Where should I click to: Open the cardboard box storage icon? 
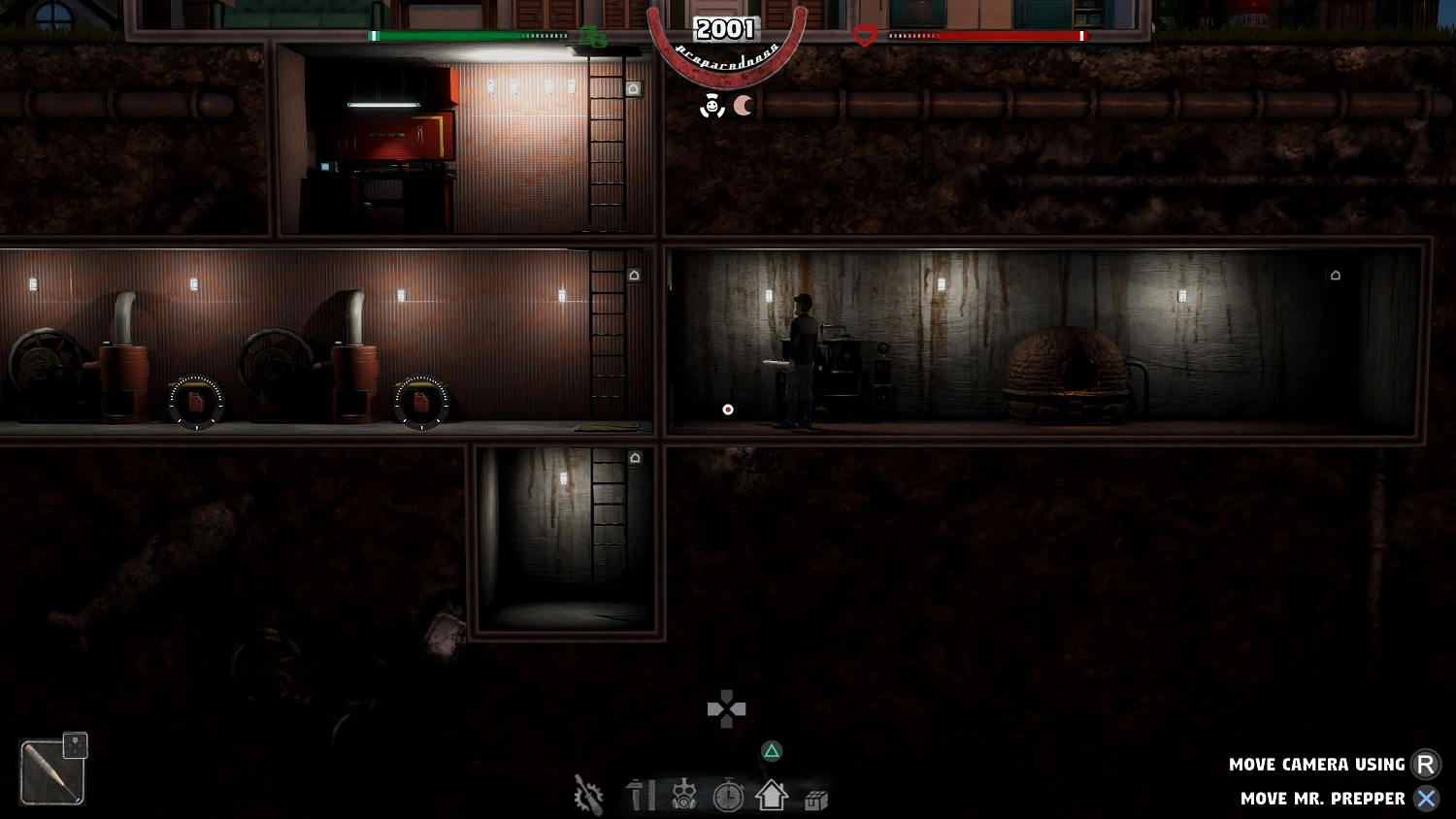814,796
